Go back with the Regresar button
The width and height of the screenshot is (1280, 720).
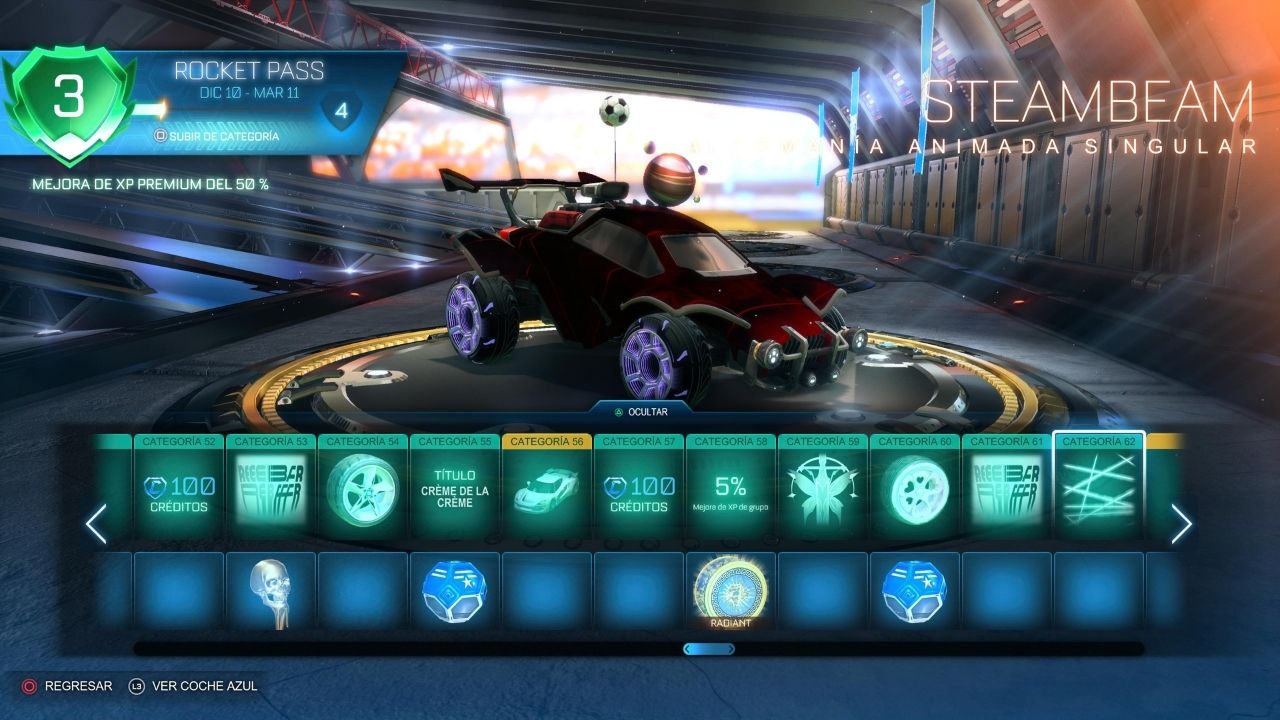(68, 686)
